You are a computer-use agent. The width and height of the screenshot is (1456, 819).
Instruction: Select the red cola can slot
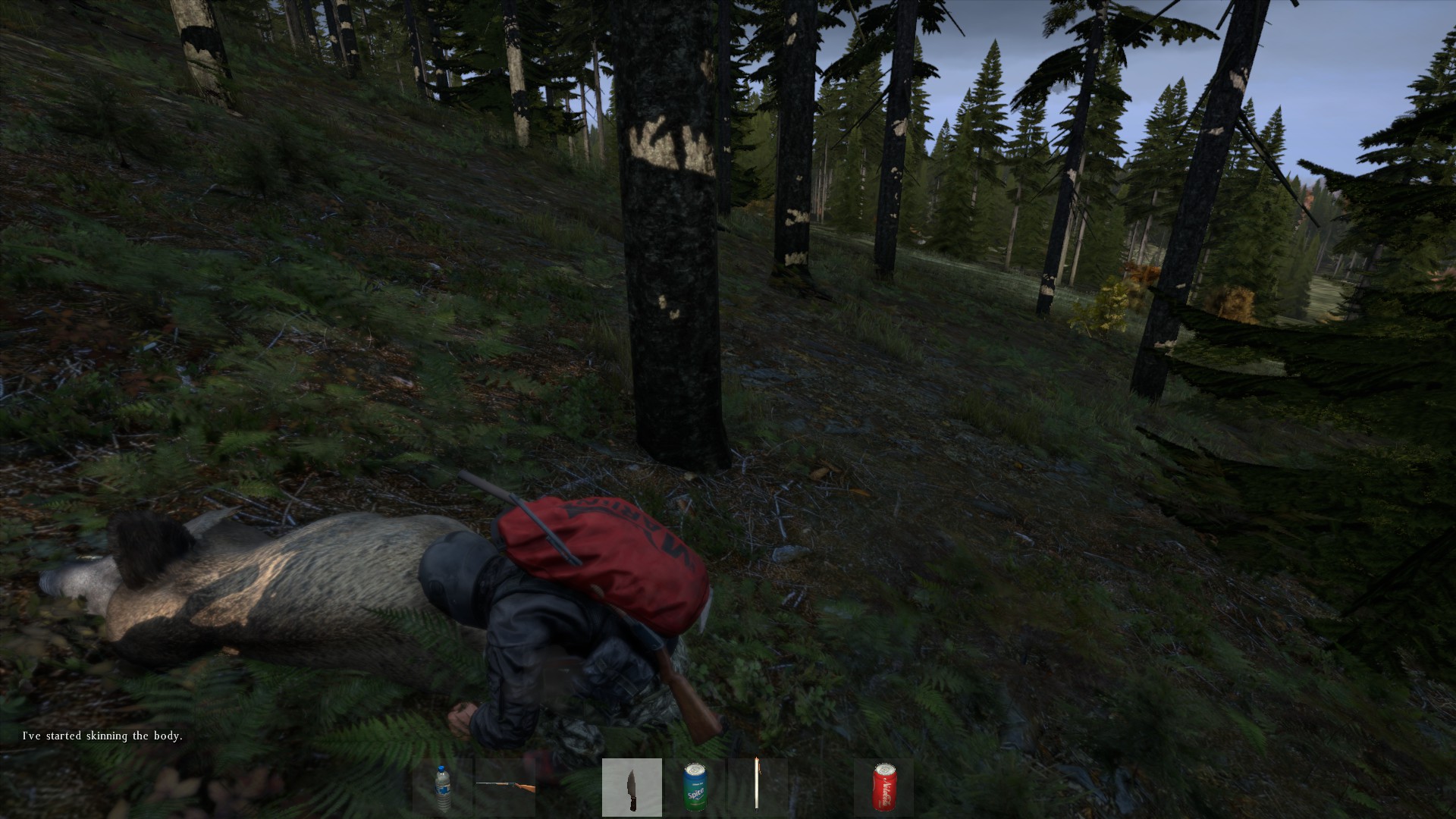point(883,787)
